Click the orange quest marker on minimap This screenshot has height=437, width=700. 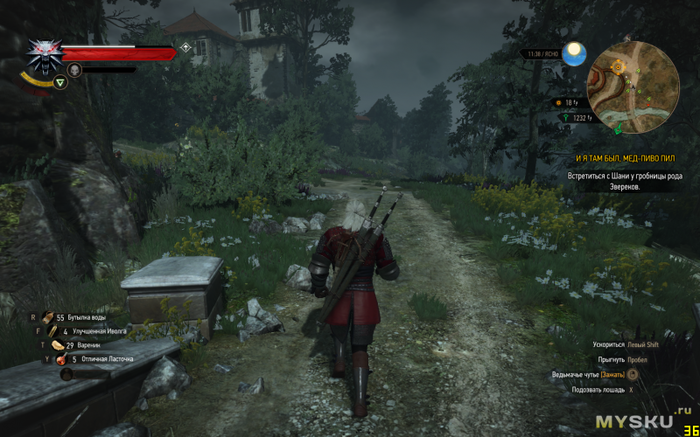pos(617,65)
